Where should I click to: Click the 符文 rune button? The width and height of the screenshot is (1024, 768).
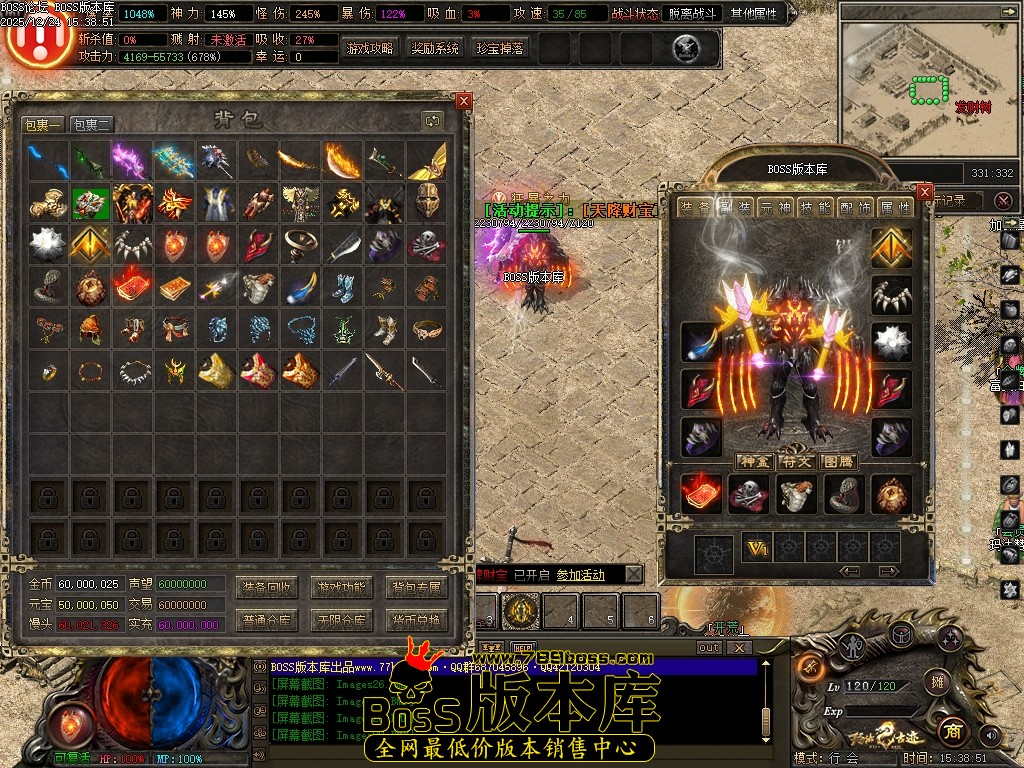click(x=796, y=461)
